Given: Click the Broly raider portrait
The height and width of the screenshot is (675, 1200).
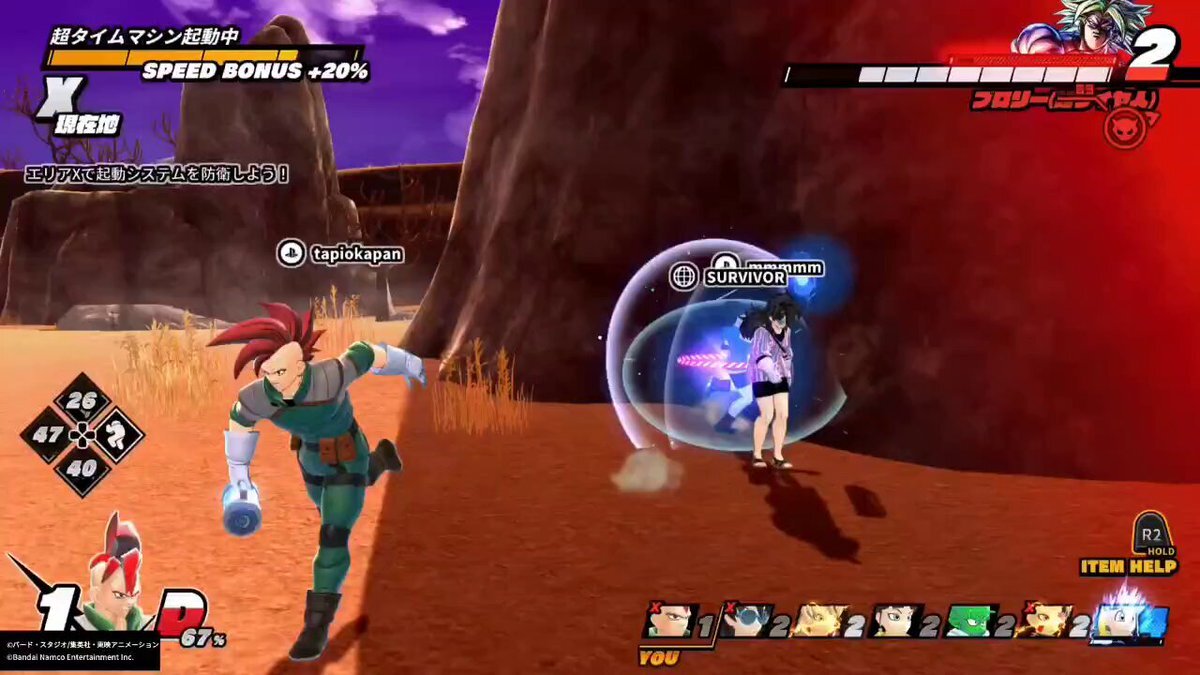Looking at the screenshot, I should (x=1062, y=28).
